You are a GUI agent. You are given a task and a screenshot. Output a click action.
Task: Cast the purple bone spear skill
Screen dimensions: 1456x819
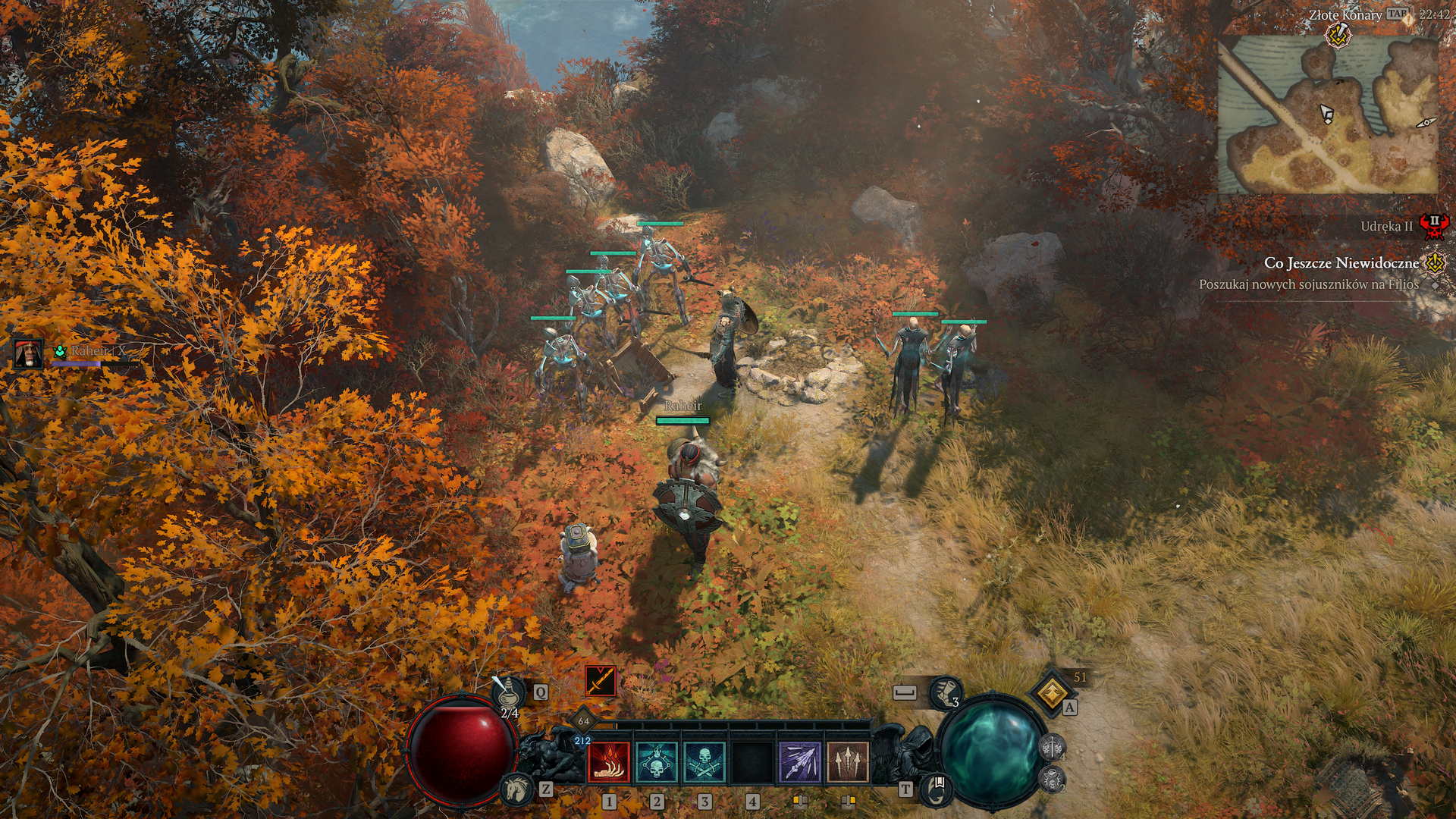pos(800,762)
